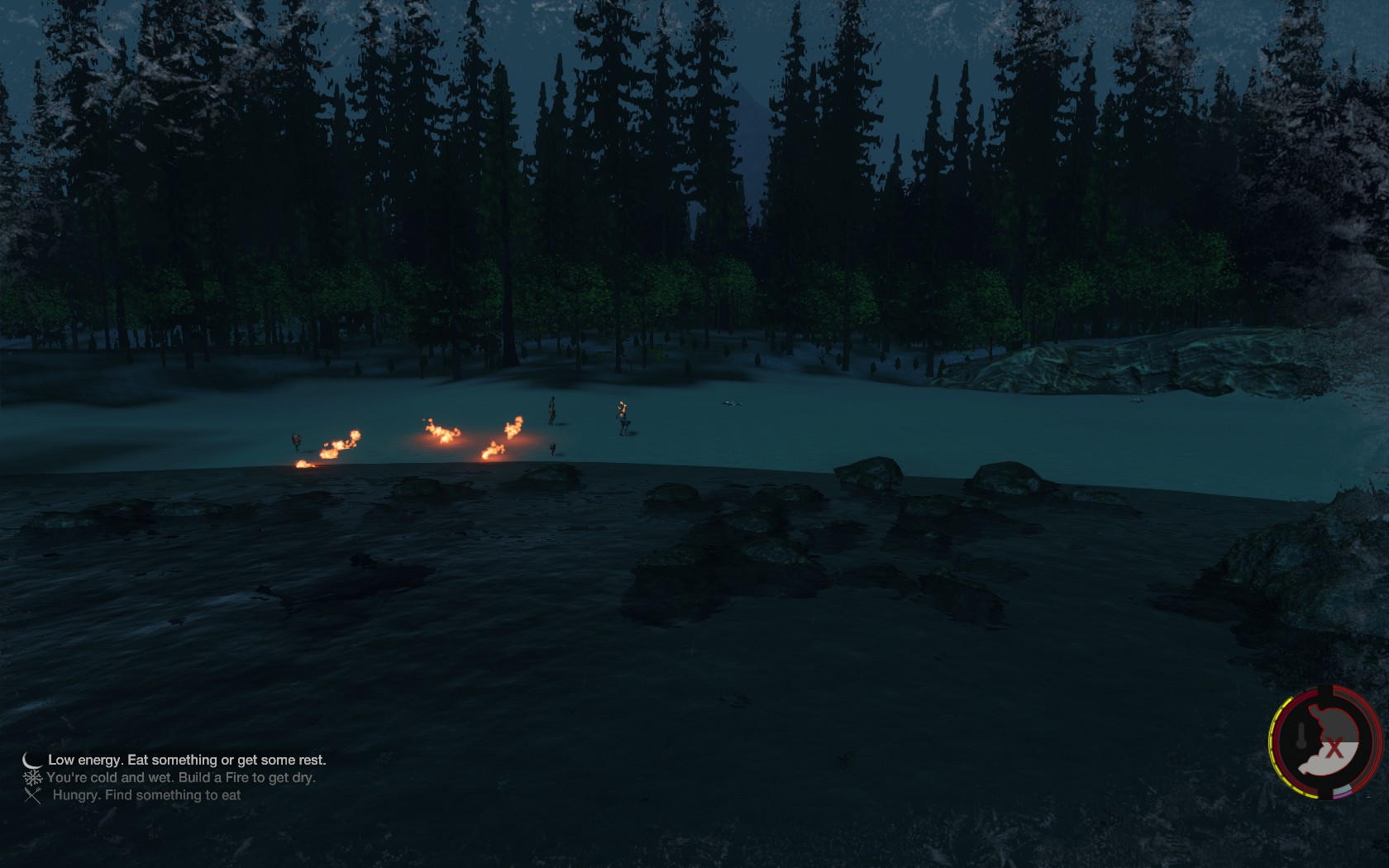Image resolution: width=1389 pixels, height=868 pixels.
Task: Click the crossed utensils hunger icon
Action: click(33, 796)
